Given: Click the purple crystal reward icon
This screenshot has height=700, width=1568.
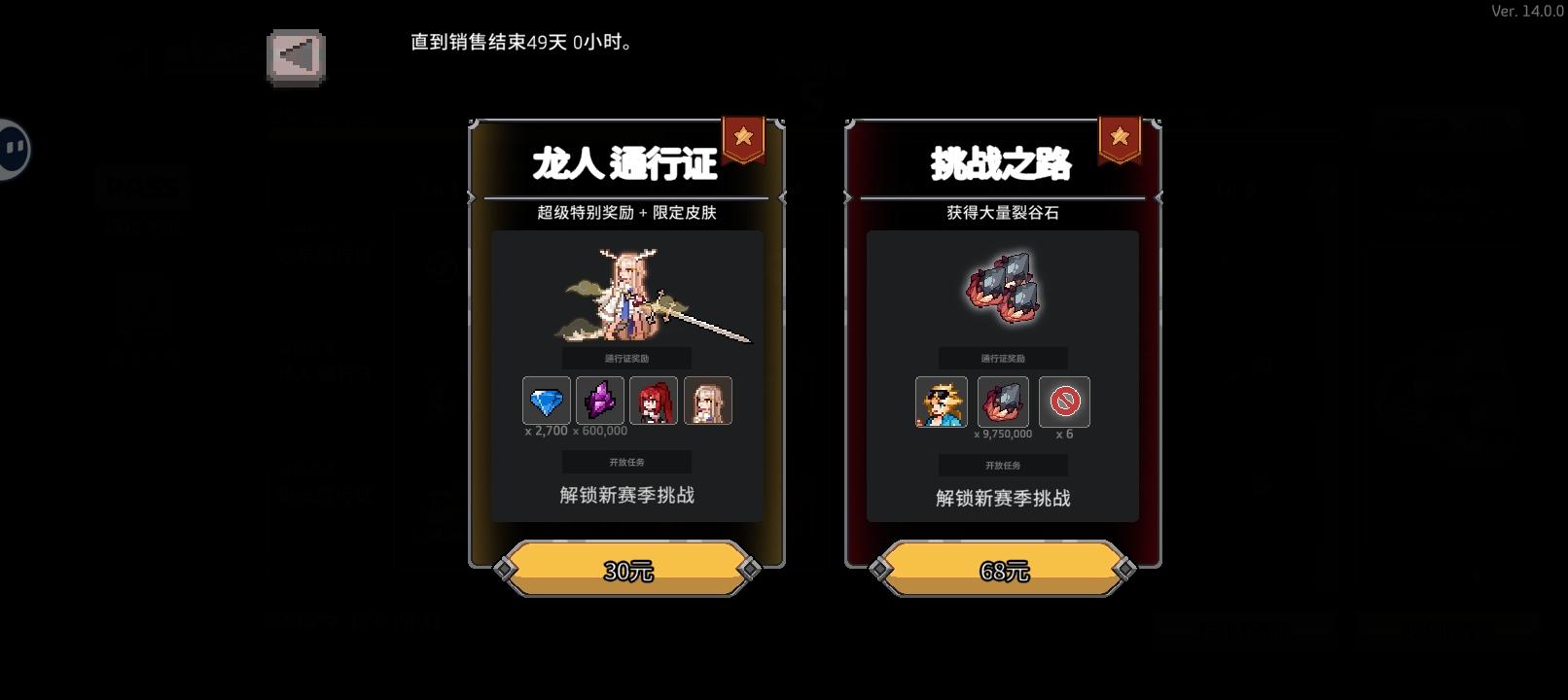Looking at the screenshot, I should [600, 401].
